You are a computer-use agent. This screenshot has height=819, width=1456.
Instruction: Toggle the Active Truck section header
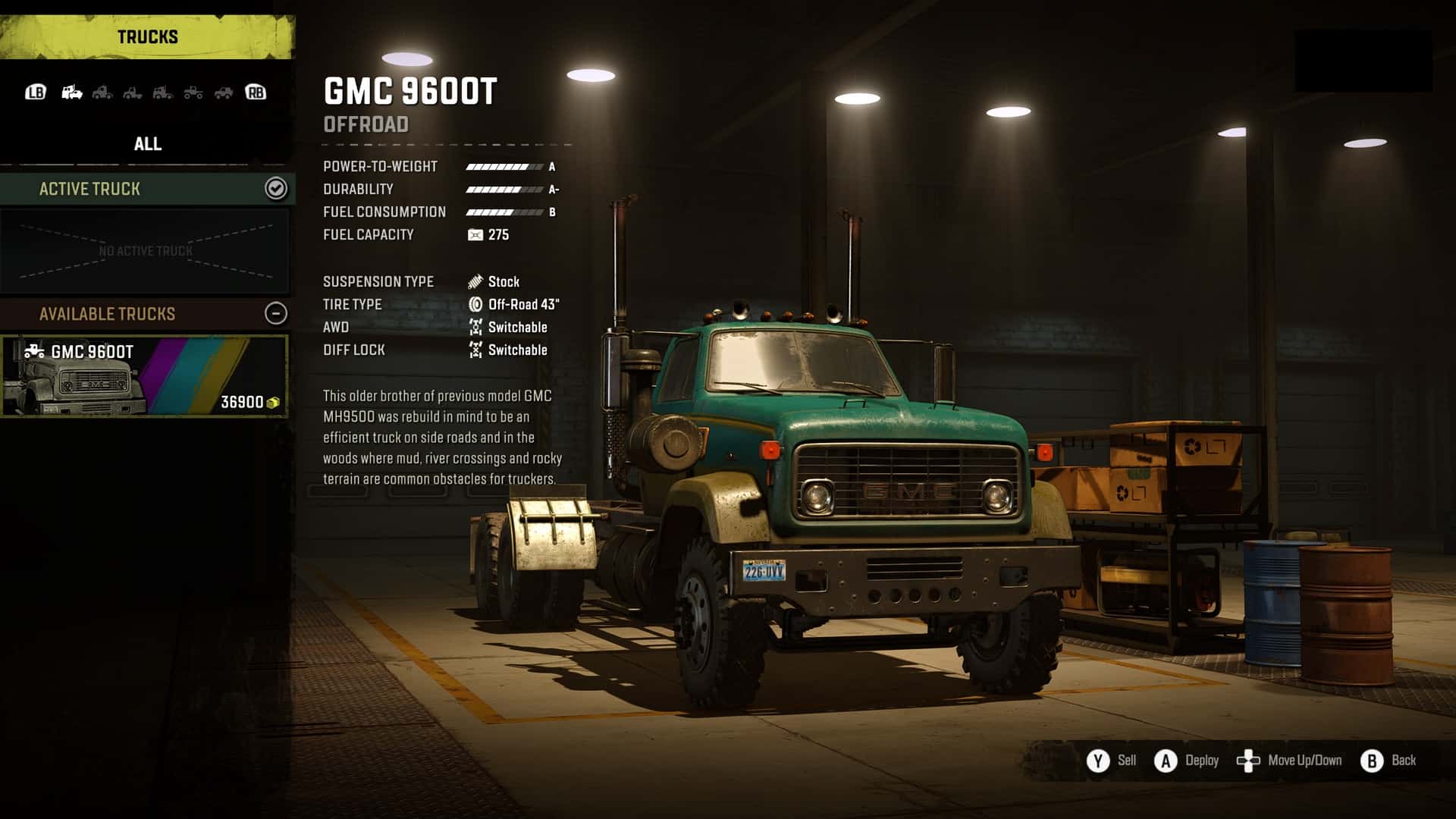(275, 188)
